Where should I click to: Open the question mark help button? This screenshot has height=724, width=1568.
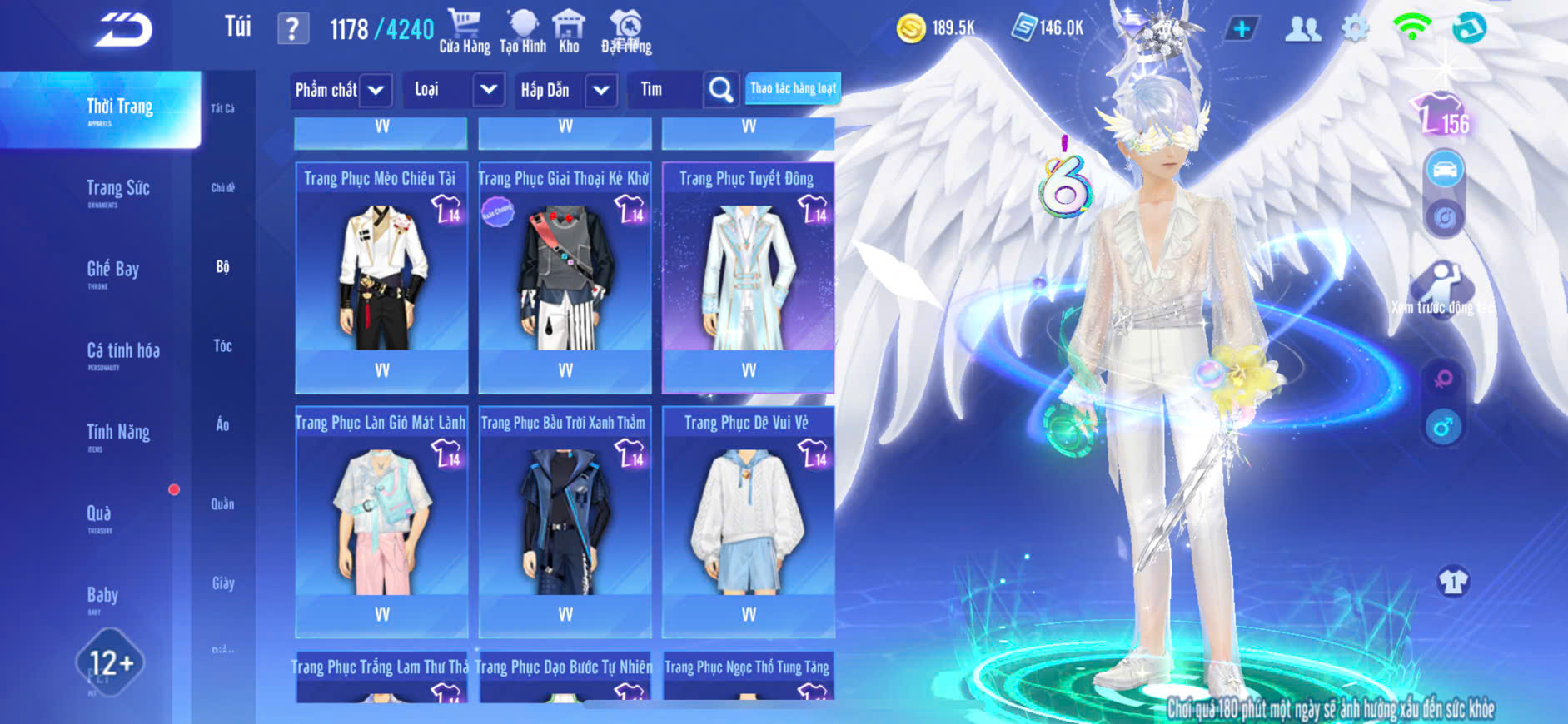click(x=292, y=29)
